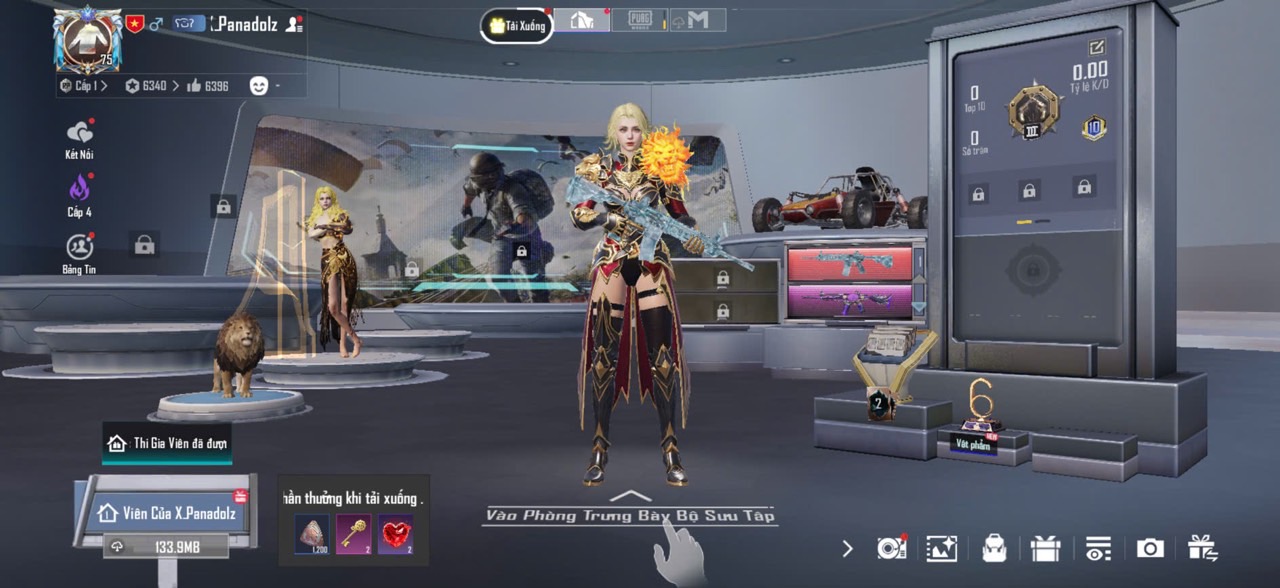Viewport: 1280px width, 588px height.
Task: Open the gift box icon in toolbar
Action: click(x=1045, y=548)
